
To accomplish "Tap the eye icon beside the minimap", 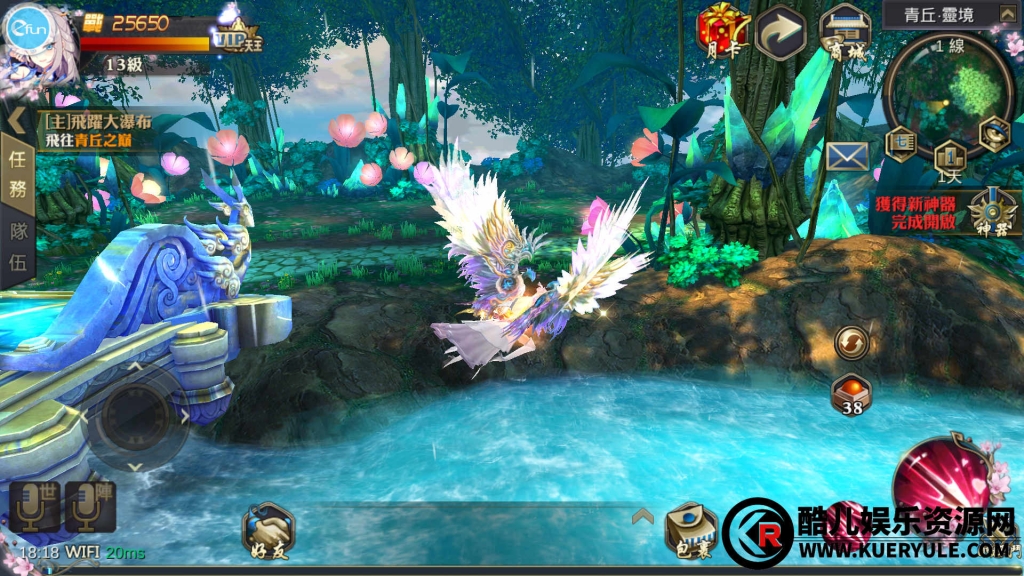I will point(994,130).
